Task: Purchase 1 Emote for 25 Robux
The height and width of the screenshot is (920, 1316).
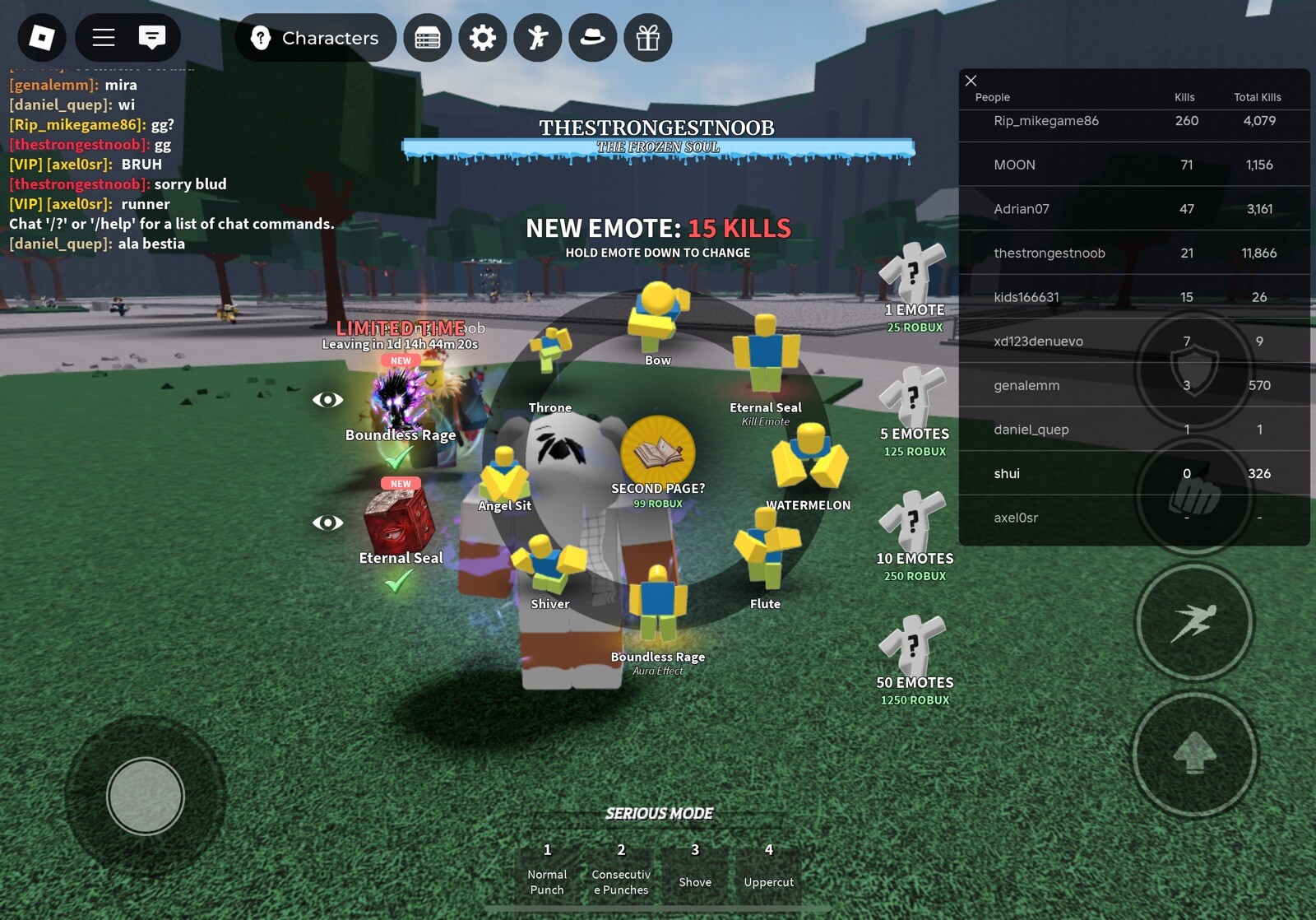Action: pos(913,280)
